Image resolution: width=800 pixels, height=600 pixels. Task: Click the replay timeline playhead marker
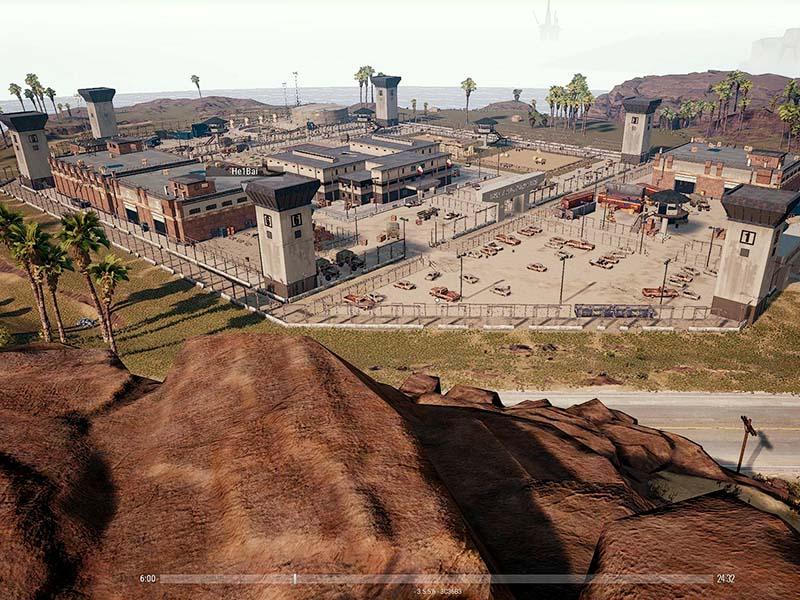[x=294, y=578]
